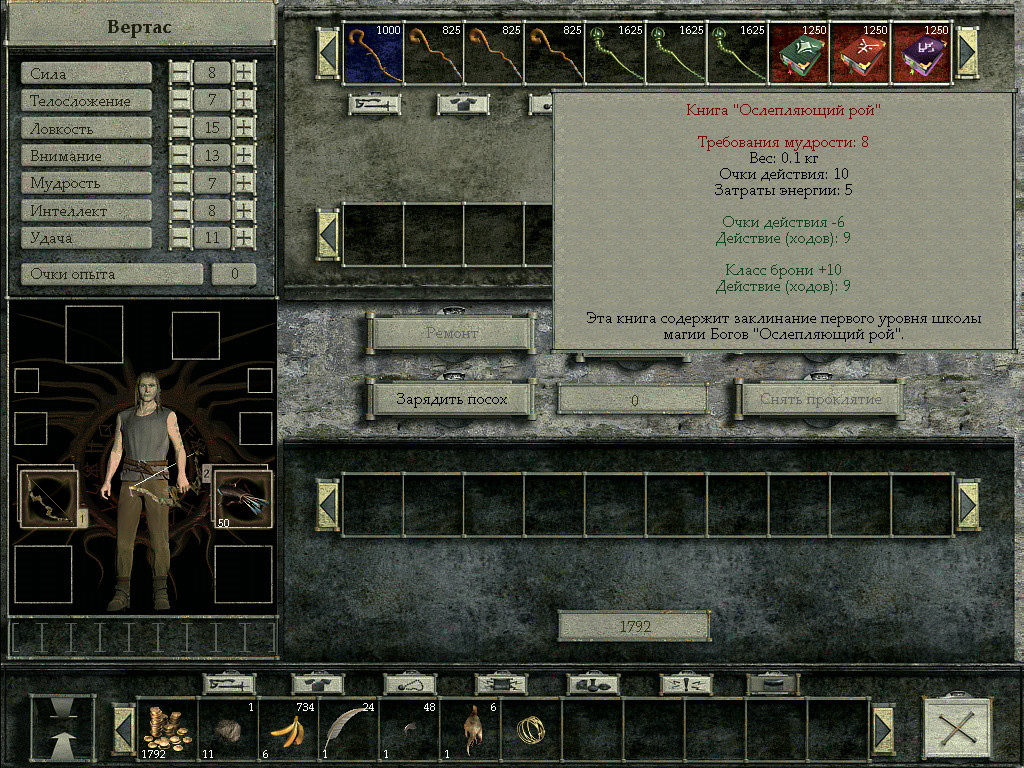Image resolution: width=1024 pixels, height=768 pixels.
Task: Select the gold coins stack in inventory
Action: [167, 727]
